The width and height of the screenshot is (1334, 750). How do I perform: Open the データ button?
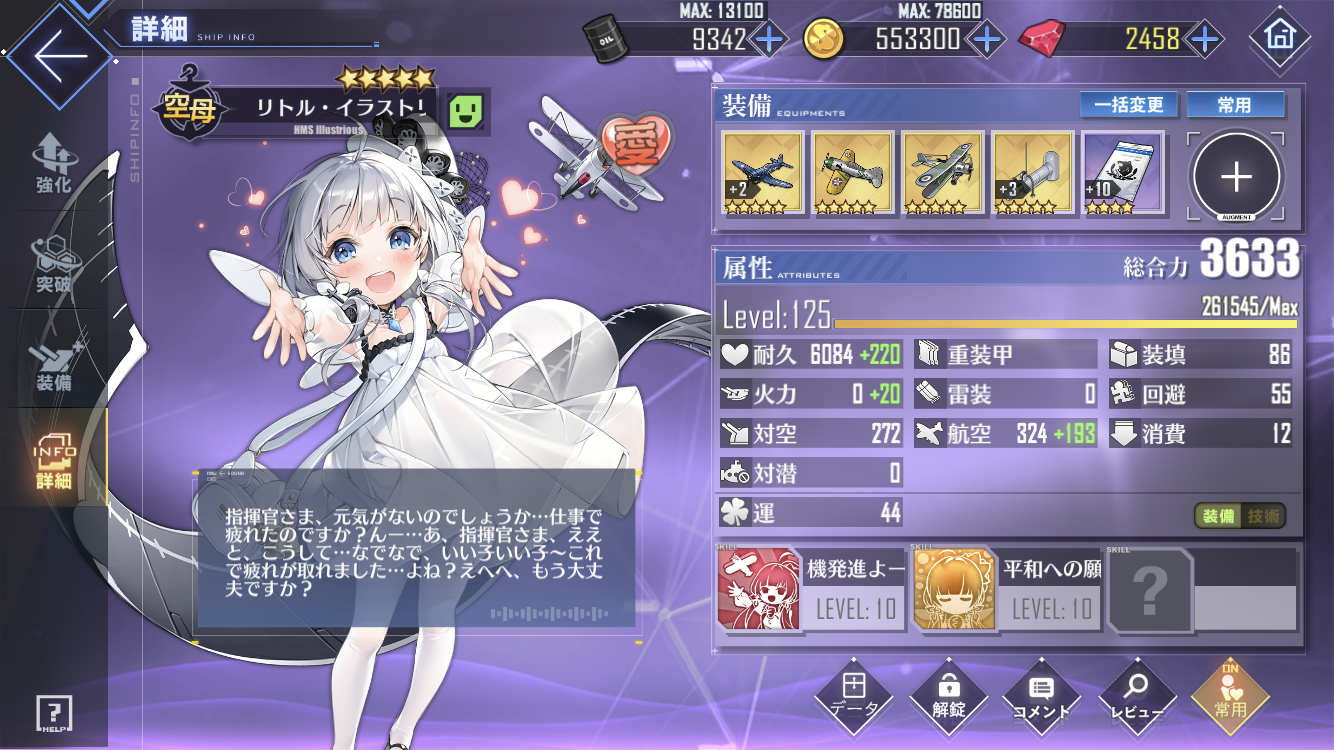click(853, 697)
